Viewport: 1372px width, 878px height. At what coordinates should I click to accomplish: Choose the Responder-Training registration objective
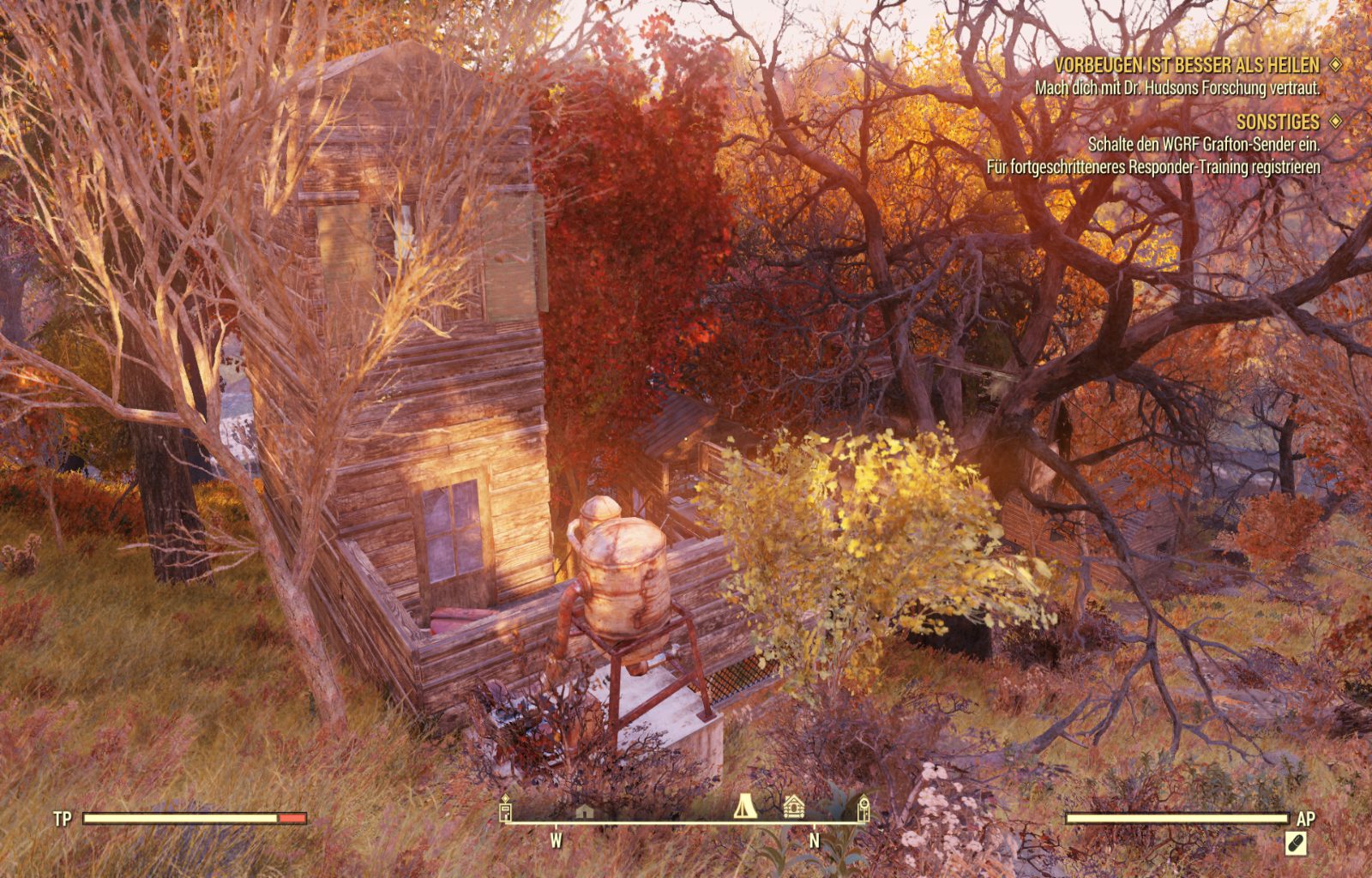pos(1152,166)
